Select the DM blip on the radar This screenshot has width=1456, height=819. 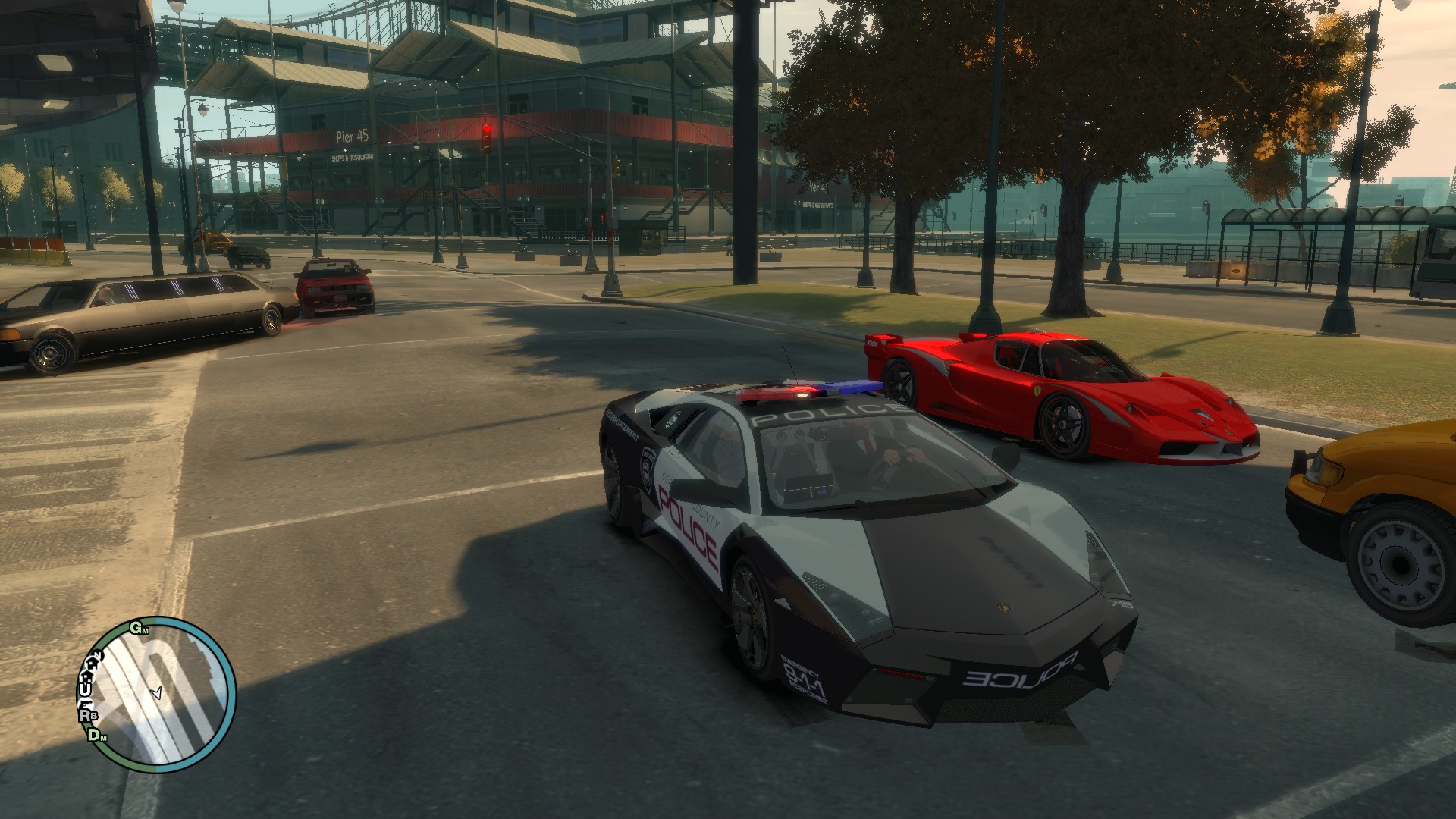96,734
